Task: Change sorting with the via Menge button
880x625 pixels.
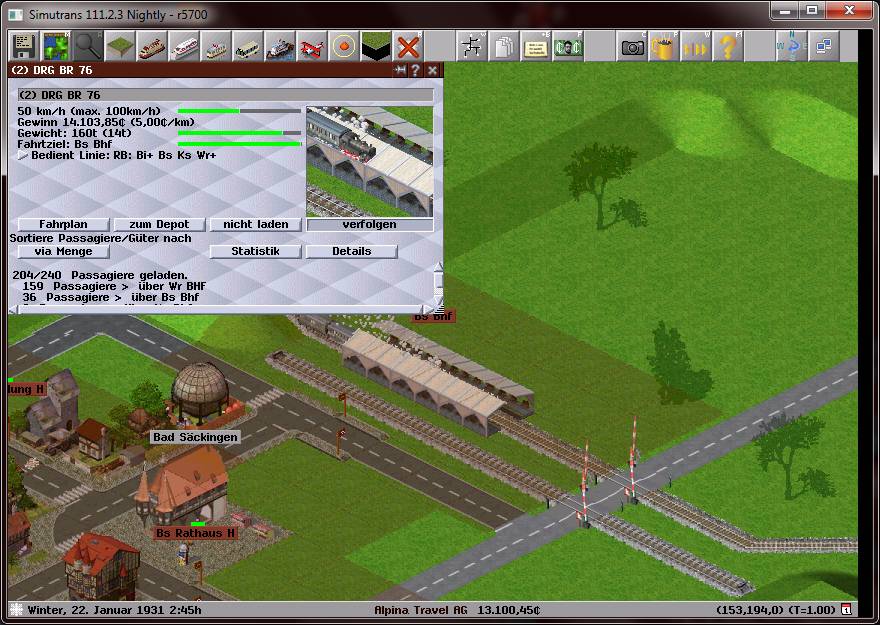Action: (x=64, y=251)
